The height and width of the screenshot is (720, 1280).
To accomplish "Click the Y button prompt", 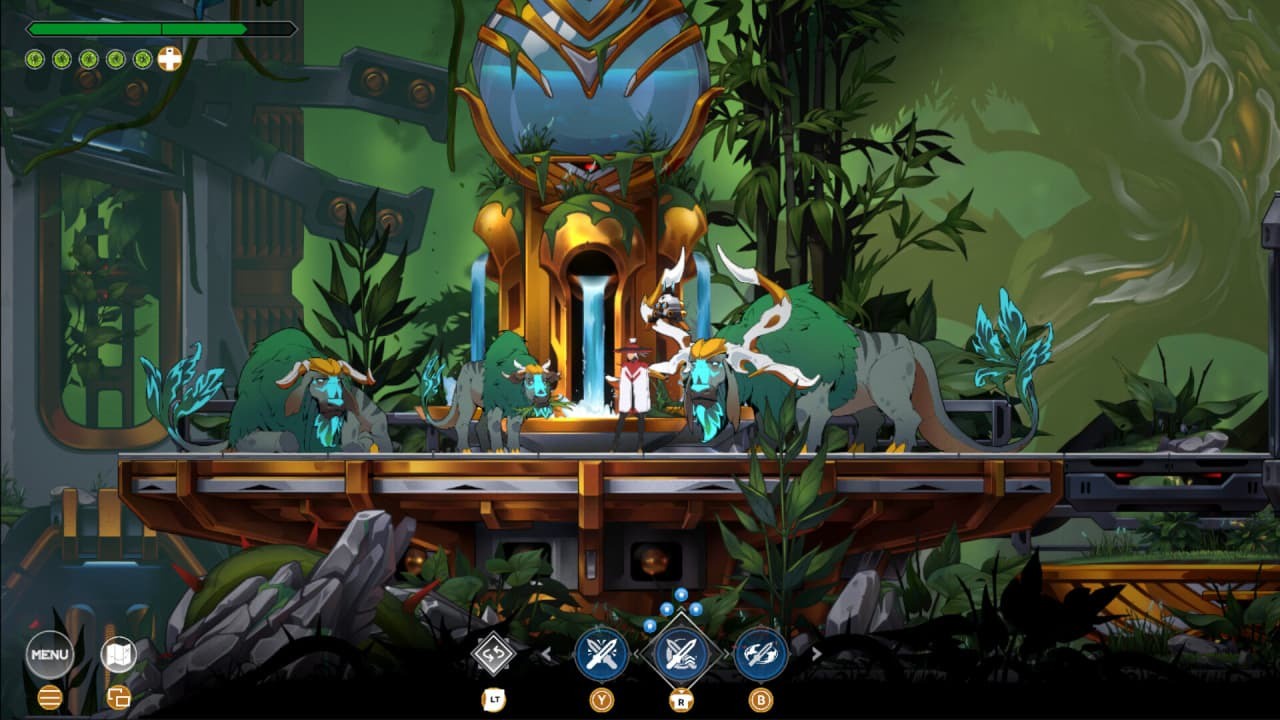I will (602, 698).
